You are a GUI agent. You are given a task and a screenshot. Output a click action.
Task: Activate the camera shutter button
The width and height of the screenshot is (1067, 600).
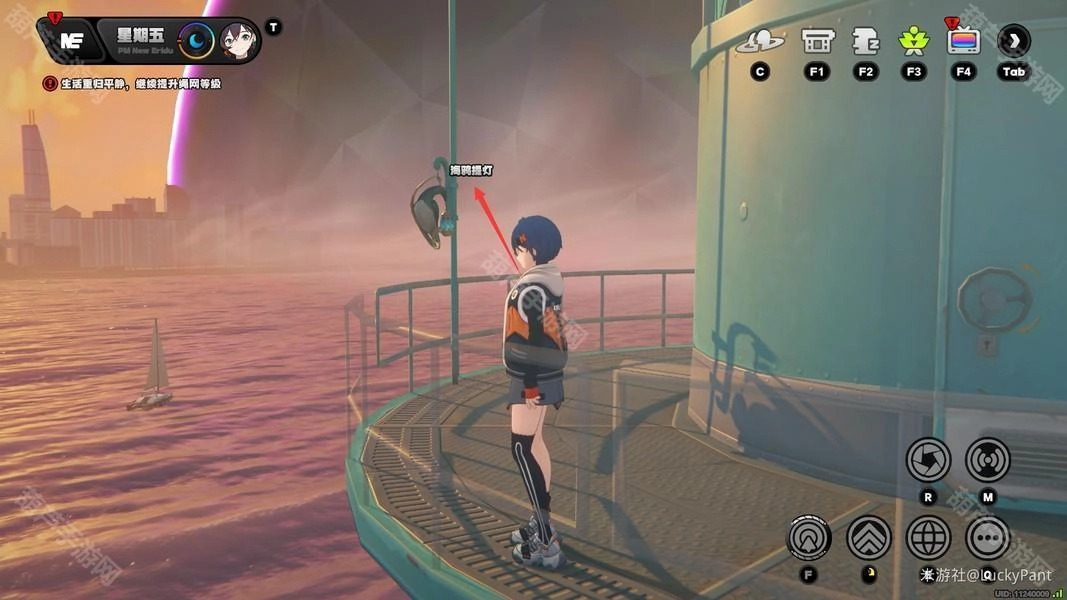(x=928, y=460)
